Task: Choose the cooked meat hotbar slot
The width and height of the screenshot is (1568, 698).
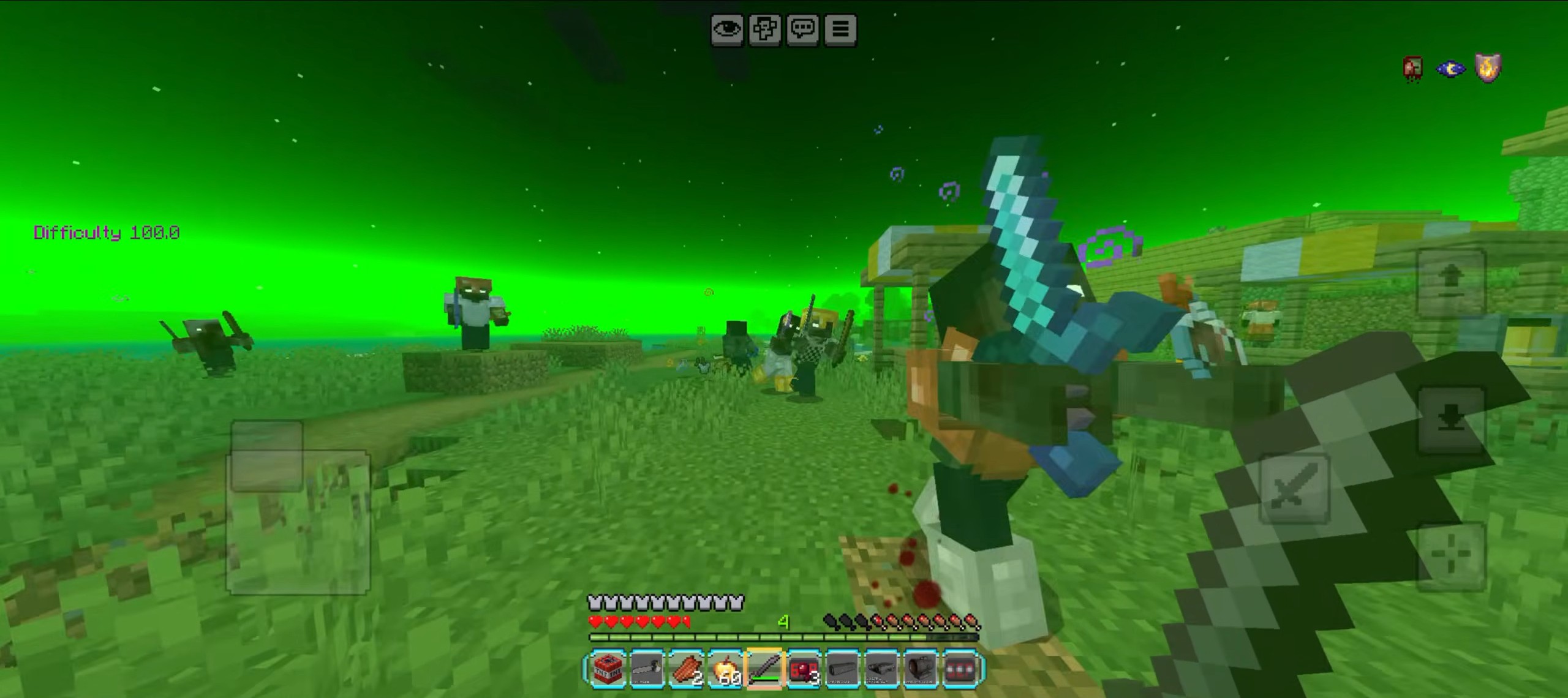Action: pyautogui.click(x=686, y=669)
